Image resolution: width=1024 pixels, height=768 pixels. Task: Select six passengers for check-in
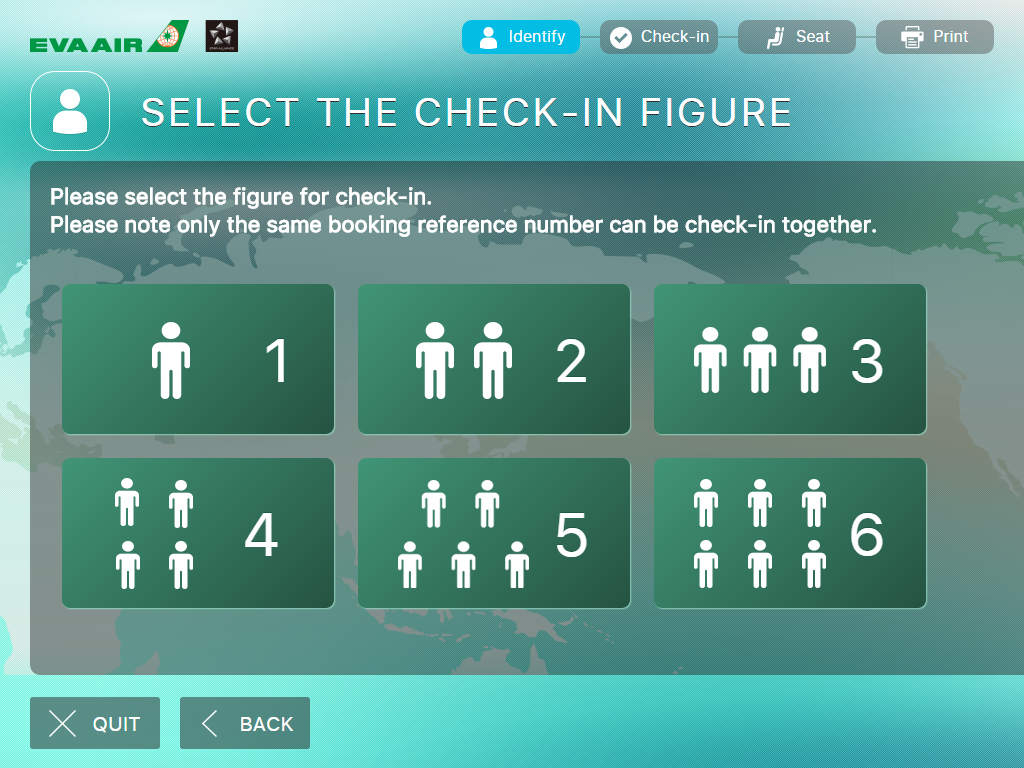pos(790,533)
